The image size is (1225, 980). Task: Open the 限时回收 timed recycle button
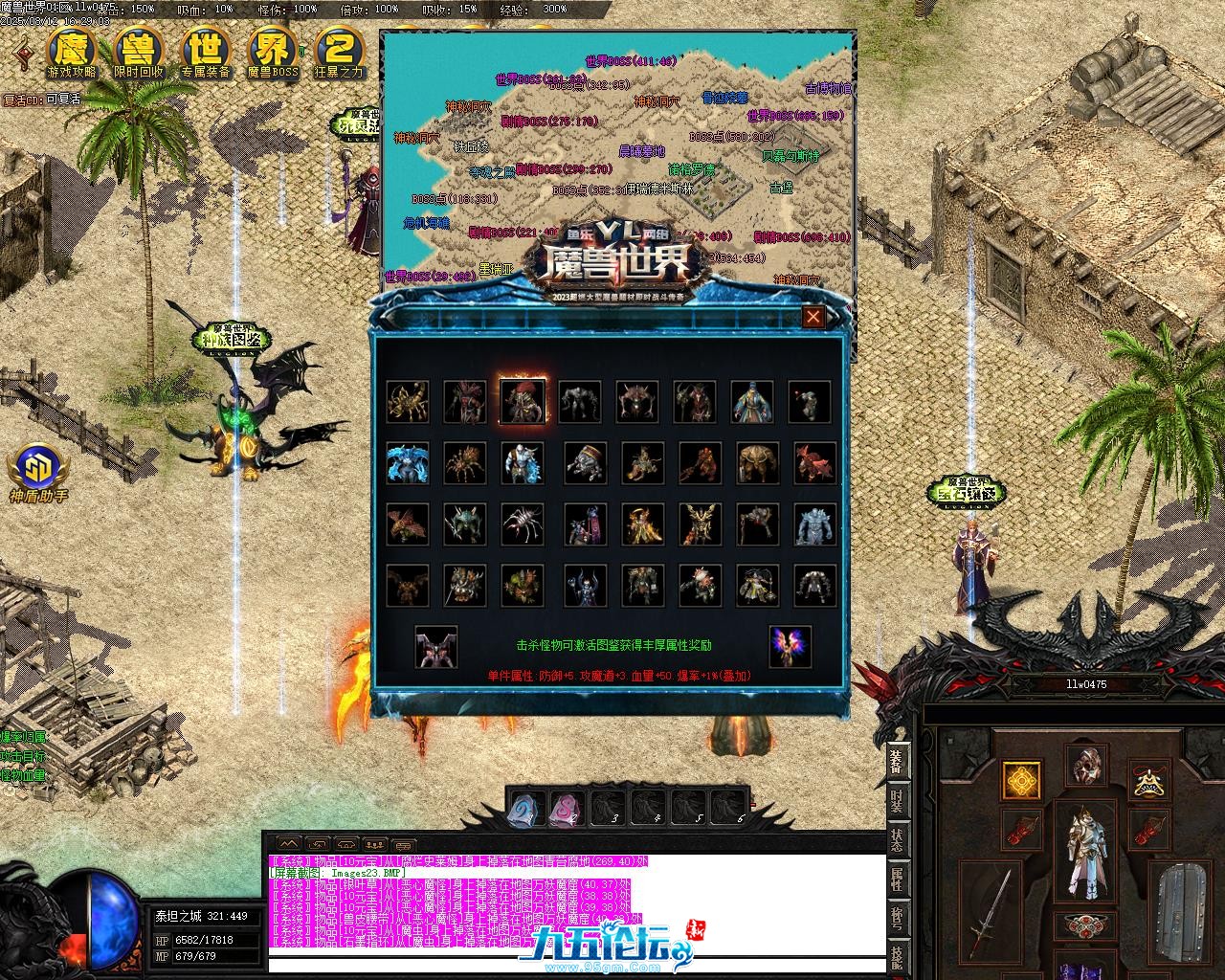139,53
